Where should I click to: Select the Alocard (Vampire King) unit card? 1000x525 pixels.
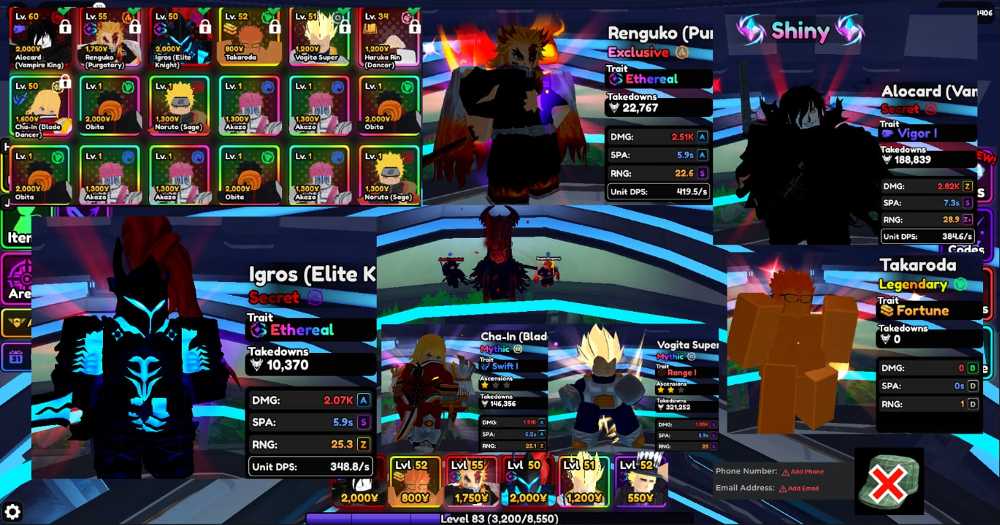coord(39,37)
